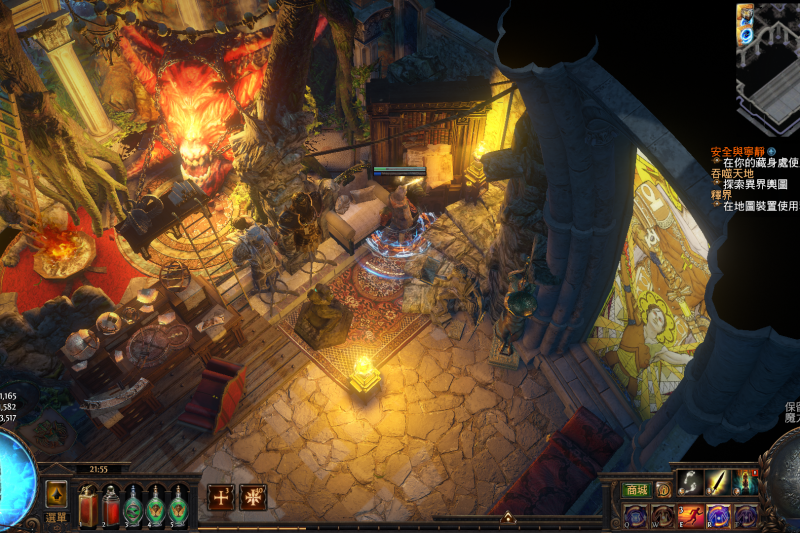800x533 pixels.
Task: Click the round coin icon beside 商城
Action: point(663,490)
